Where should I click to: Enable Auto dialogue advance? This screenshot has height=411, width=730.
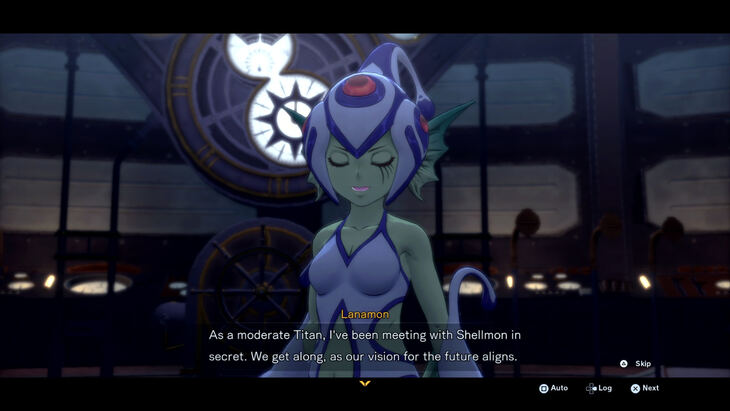553,388
